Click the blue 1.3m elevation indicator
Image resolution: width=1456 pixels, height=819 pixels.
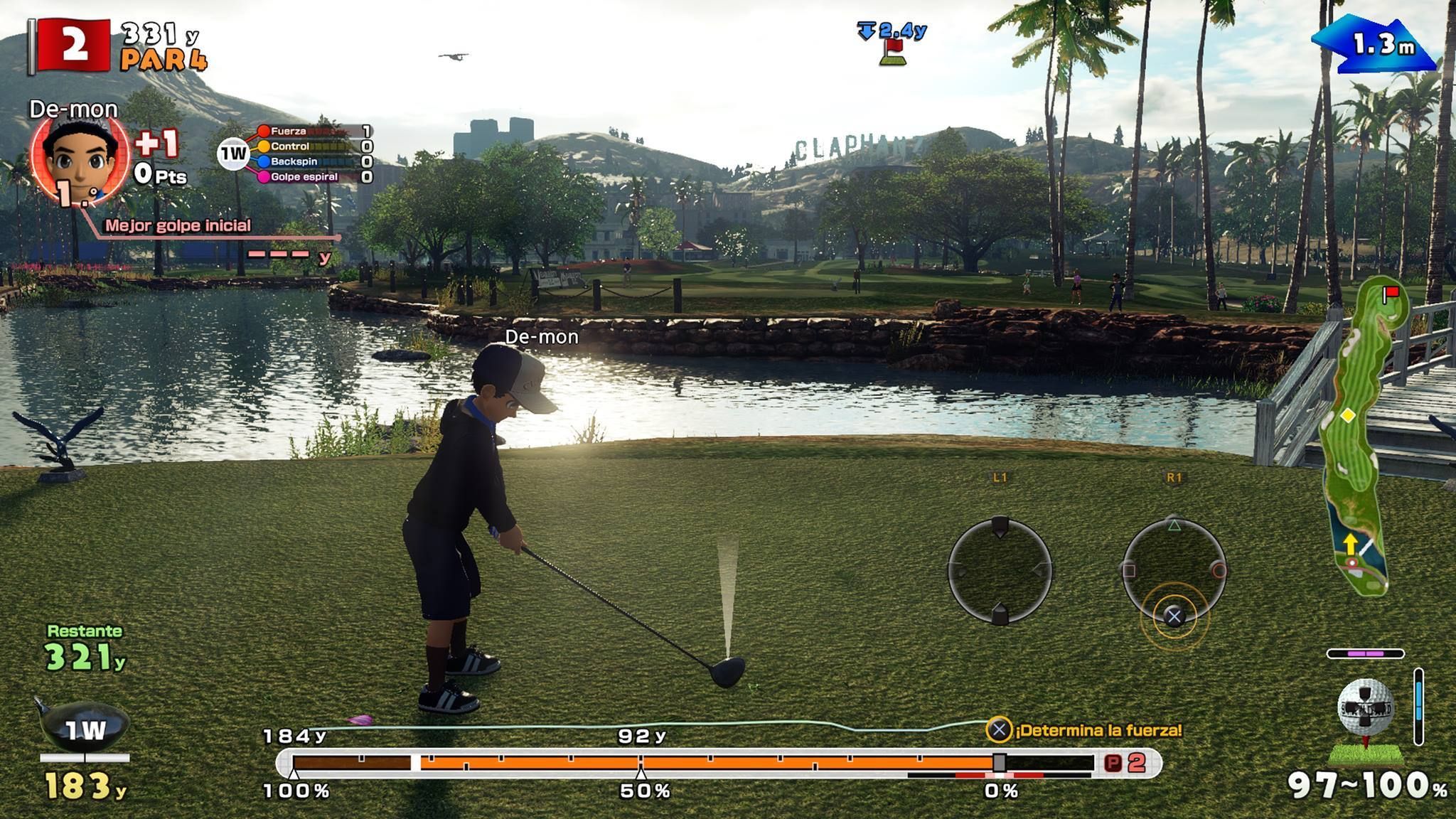(1376, 46)
